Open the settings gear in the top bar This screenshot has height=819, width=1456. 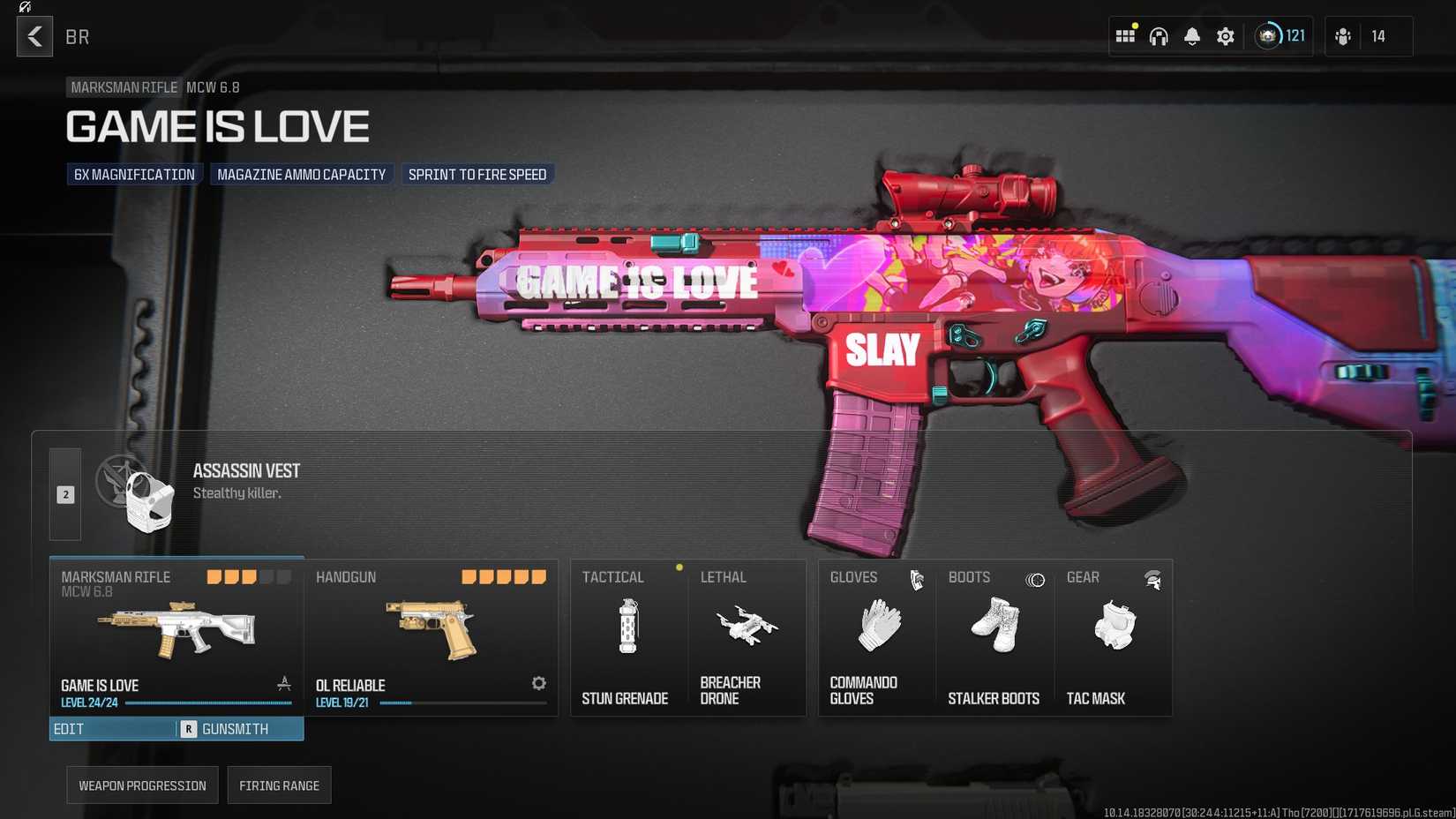tap(1225, 36)
